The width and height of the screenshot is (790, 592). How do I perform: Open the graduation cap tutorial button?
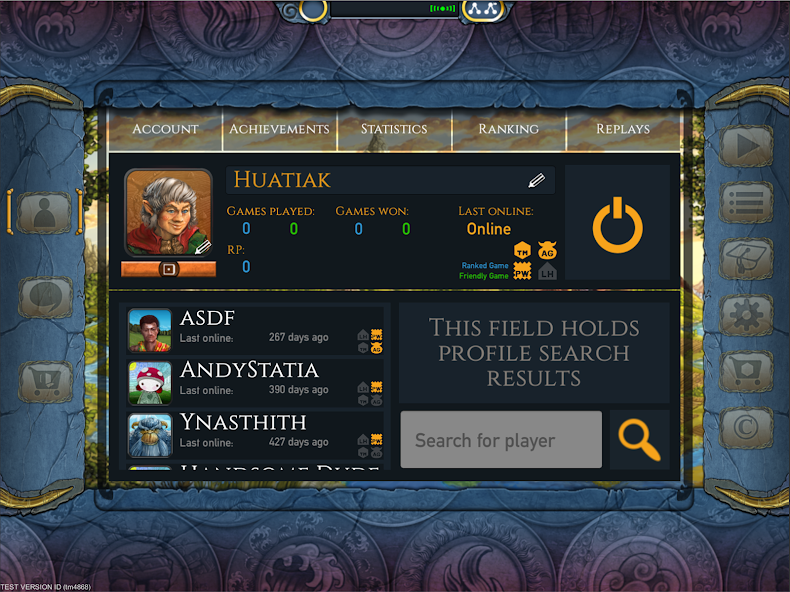tap(746, 258)
